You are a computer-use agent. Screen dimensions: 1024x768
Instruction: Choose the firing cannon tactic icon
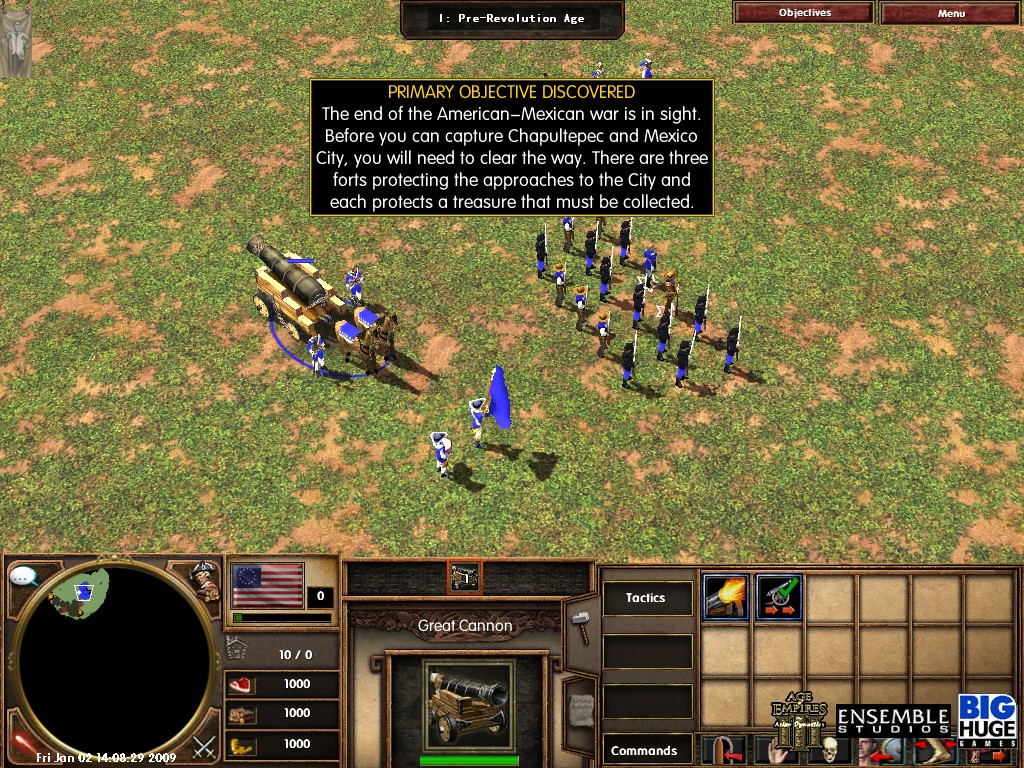(726, 597)
